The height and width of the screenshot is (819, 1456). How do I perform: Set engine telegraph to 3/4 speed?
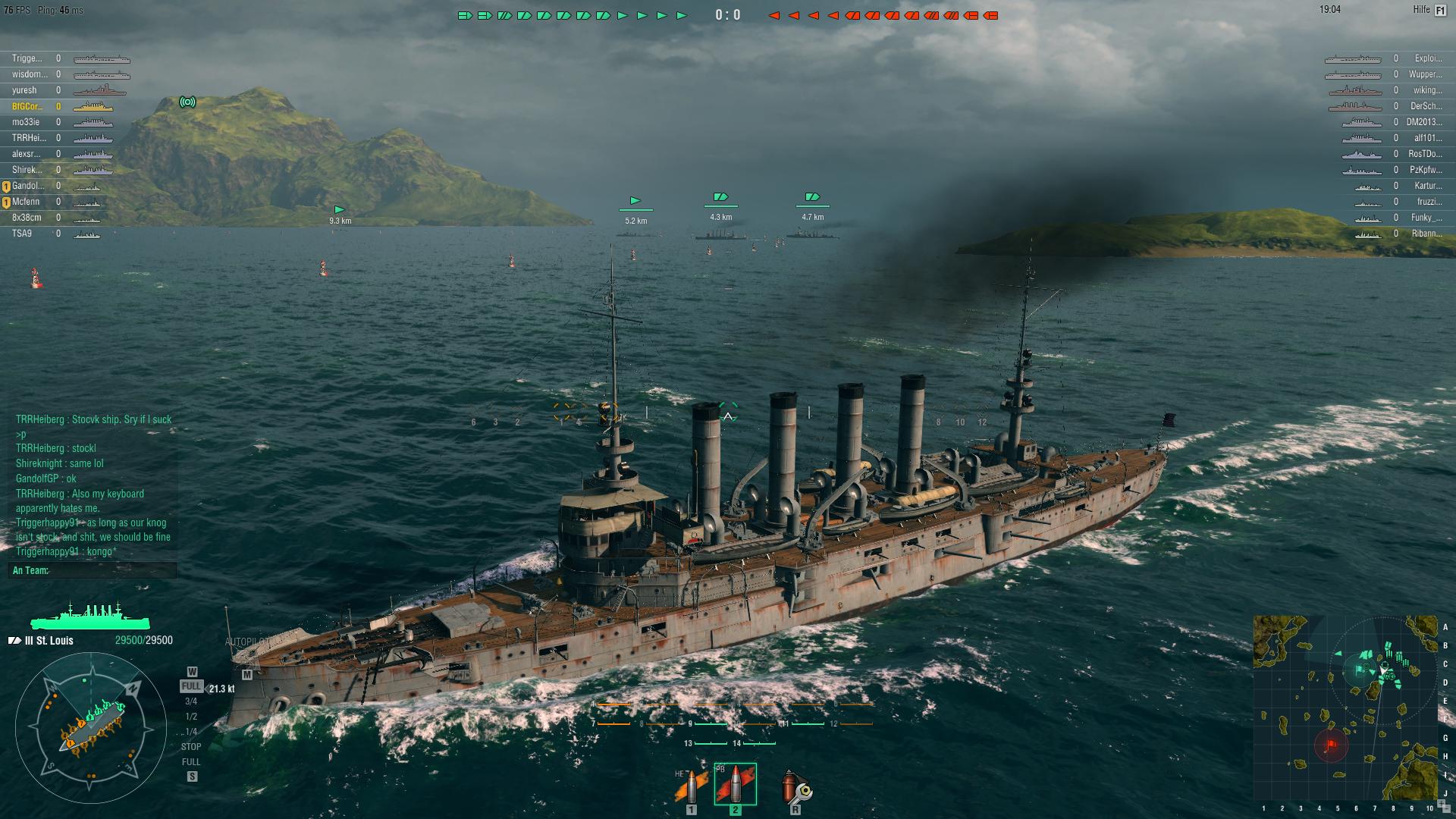pos(191,701)
